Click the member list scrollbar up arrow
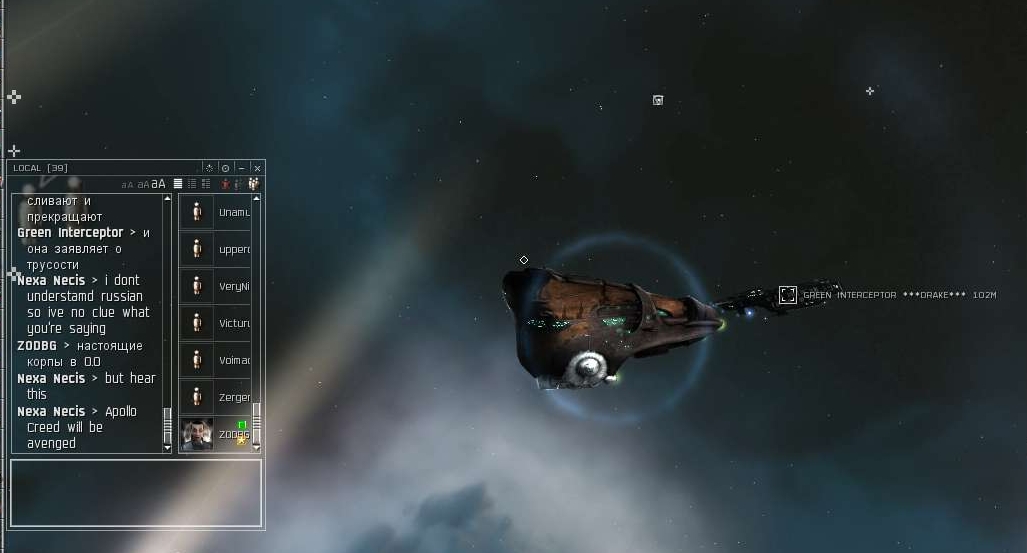Screen dimensions: 1027x553 256,199
